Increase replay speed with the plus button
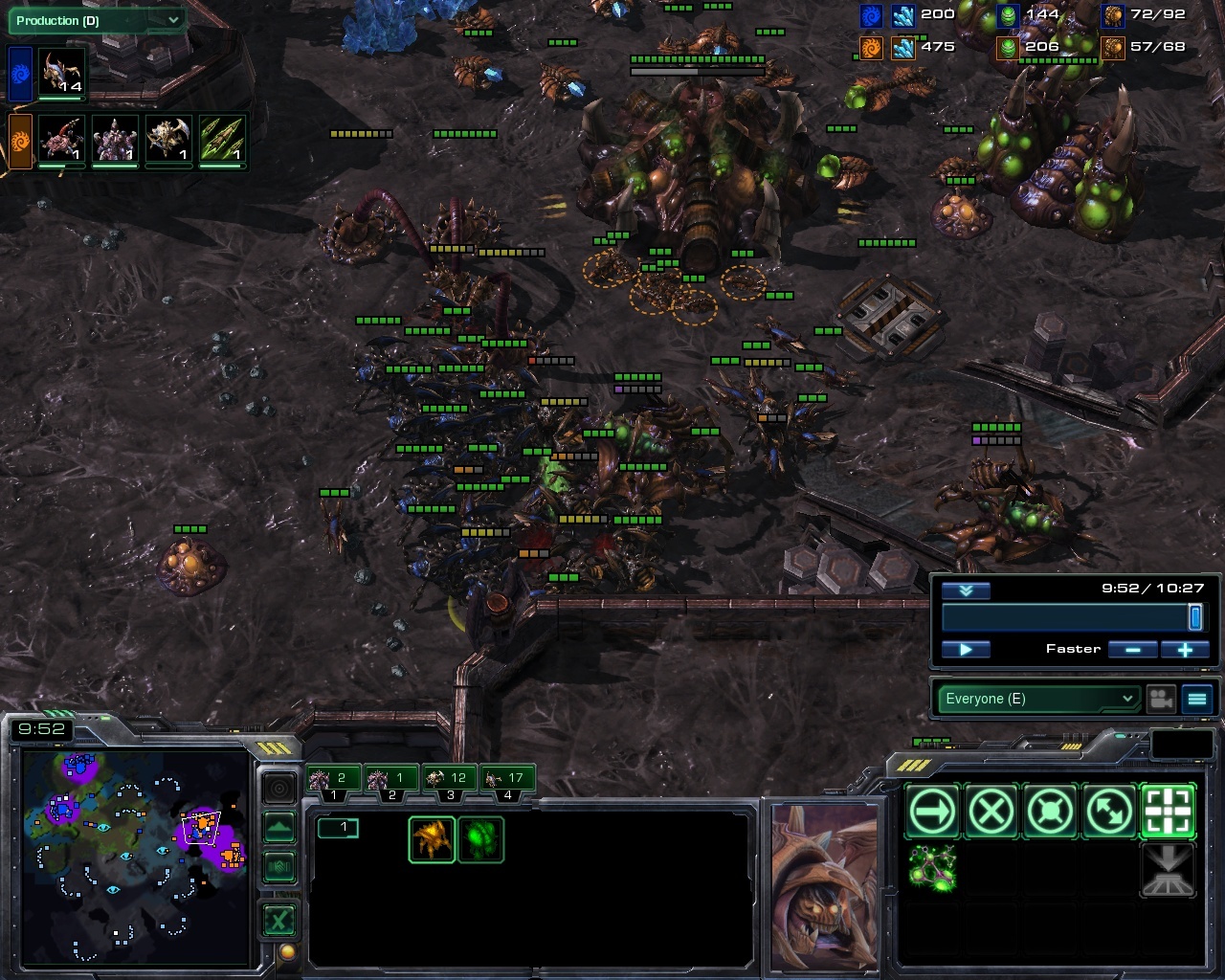 coord(1185,650)
